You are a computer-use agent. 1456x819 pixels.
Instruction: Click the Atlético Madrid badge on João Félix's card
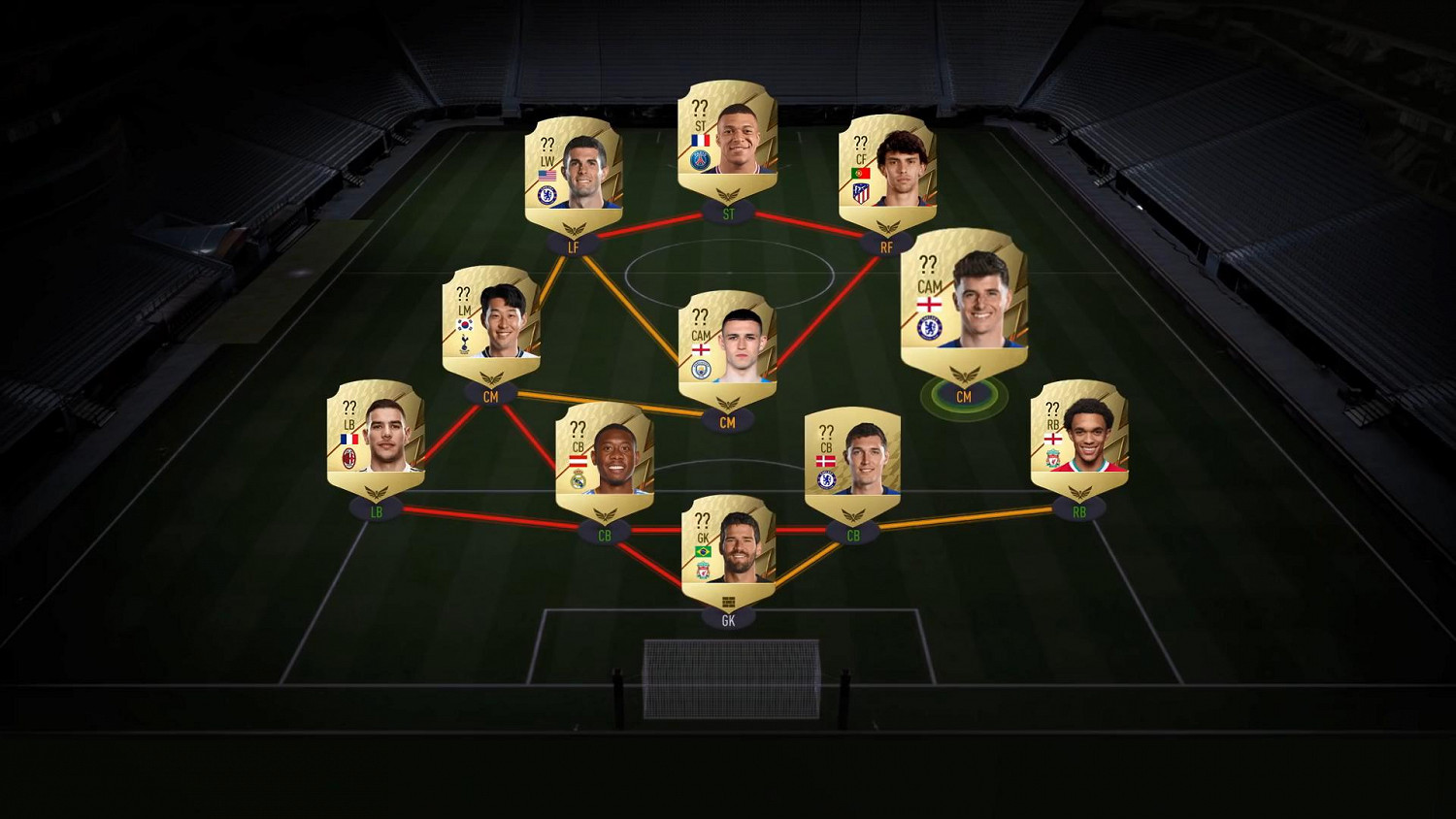click(861, 193)
